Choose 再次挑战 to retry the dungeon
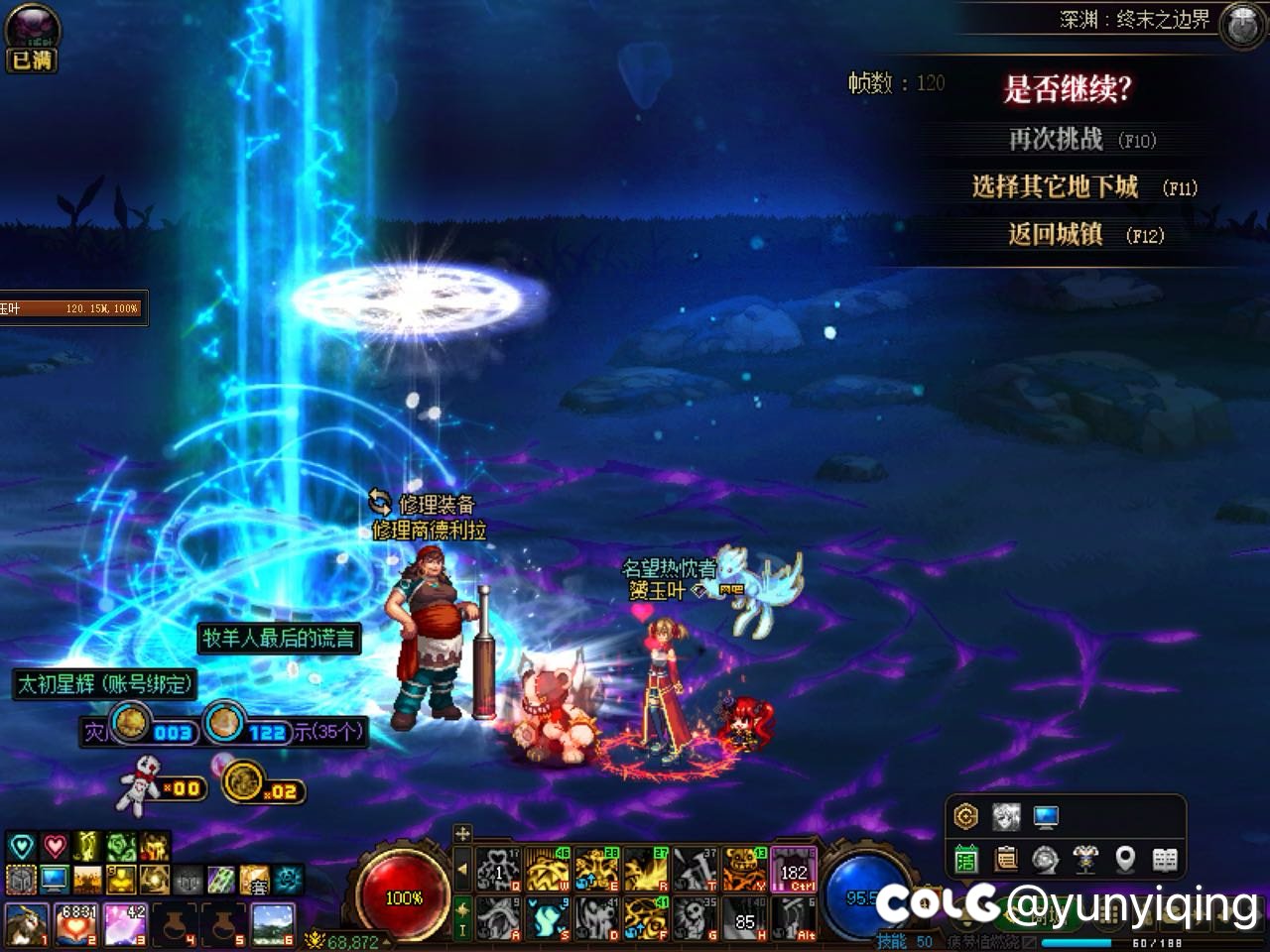 click(1056, 140)
